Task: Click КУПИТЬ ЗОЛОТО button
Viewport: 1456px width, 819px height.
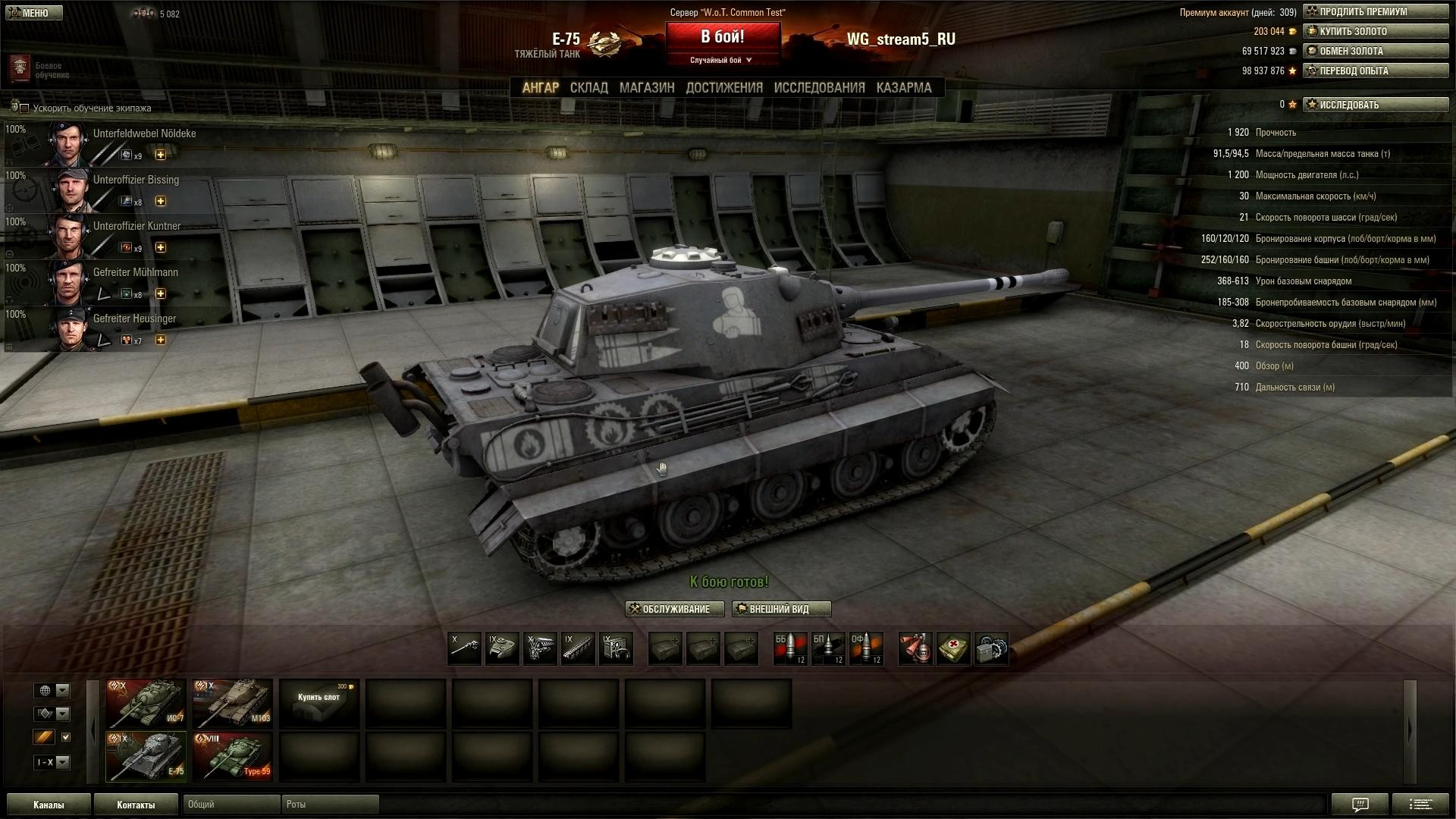Action: tap(1375, 32)
